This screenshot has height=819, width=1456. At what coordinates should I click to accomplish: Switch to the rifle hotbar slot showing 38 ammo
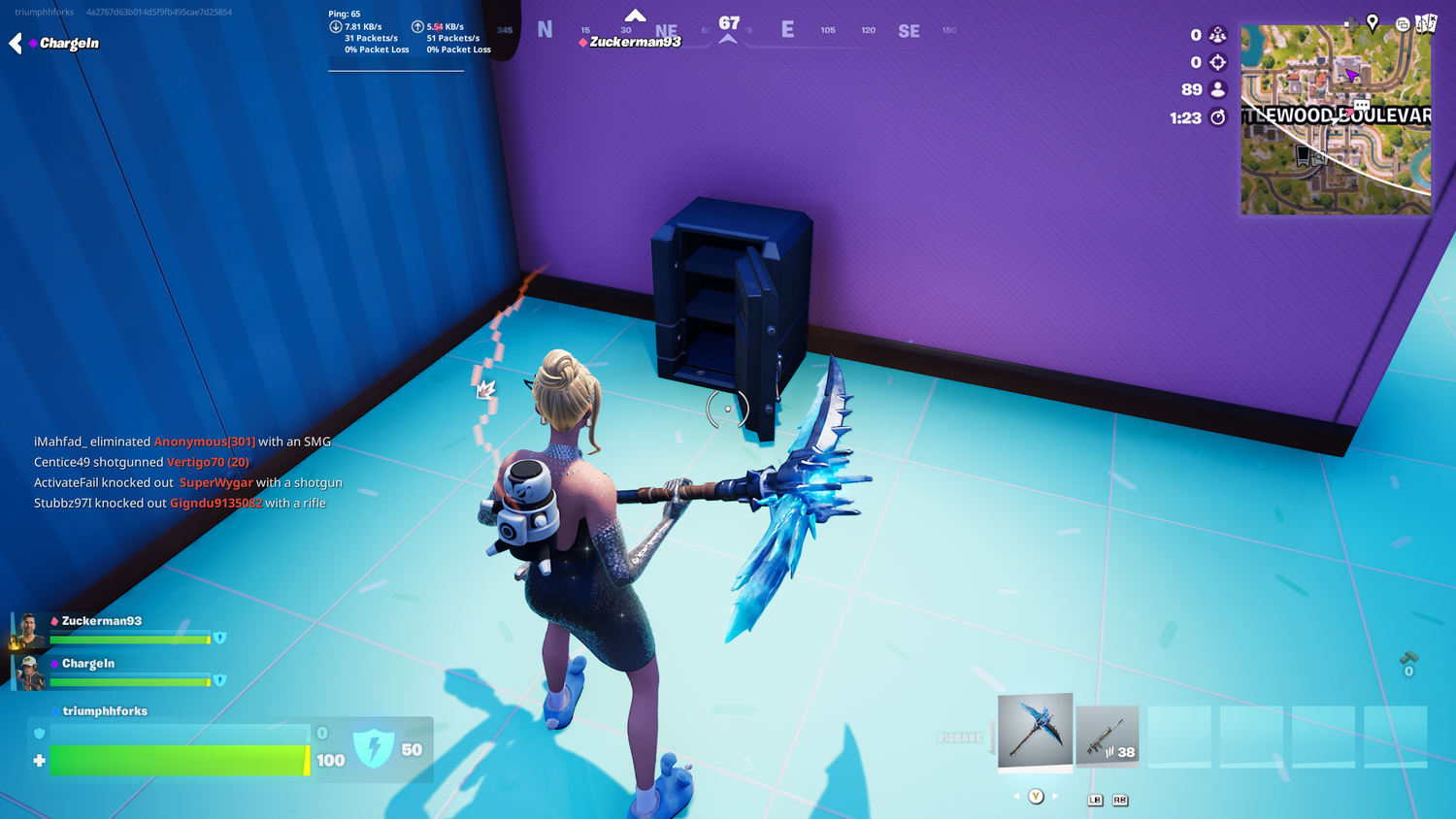(1107, 735)
